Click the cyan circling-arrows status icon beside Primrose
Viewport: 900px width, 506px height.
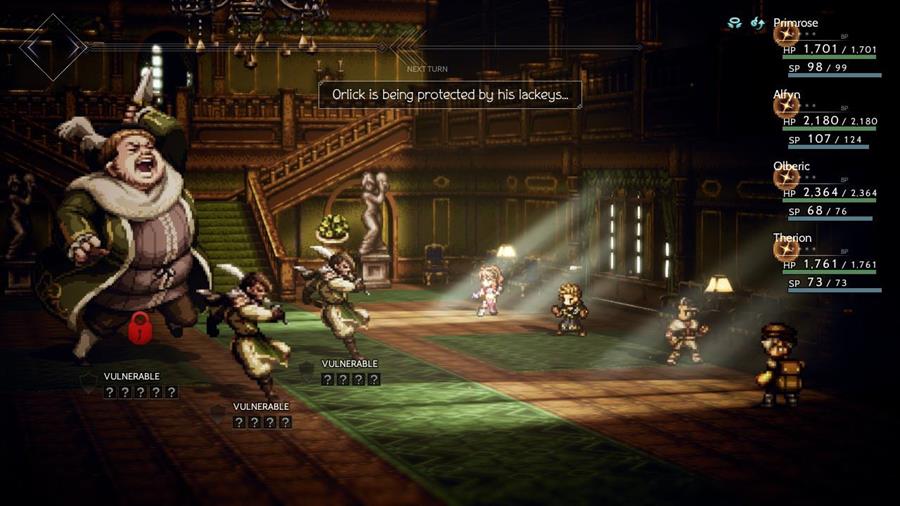[x=757, y=22]
